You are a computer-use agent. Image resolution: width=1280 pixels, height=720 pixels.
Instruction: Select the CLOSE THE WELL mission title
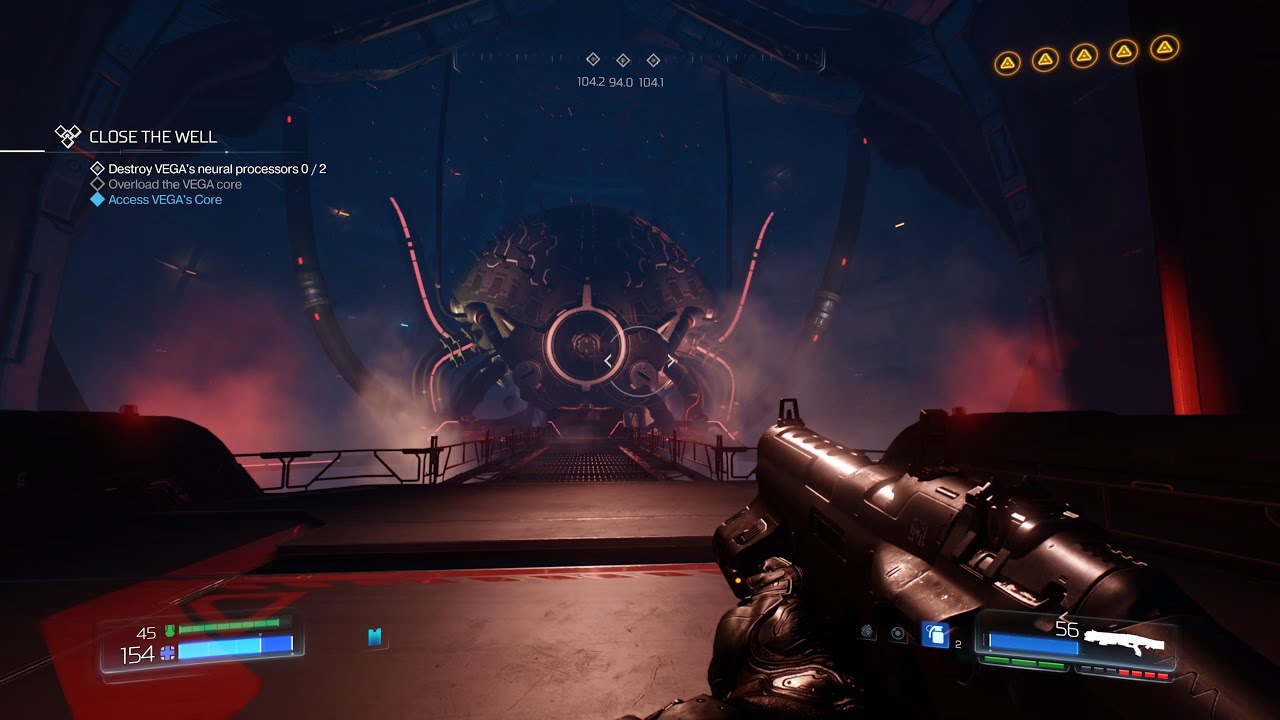click(x=152, y=137)
